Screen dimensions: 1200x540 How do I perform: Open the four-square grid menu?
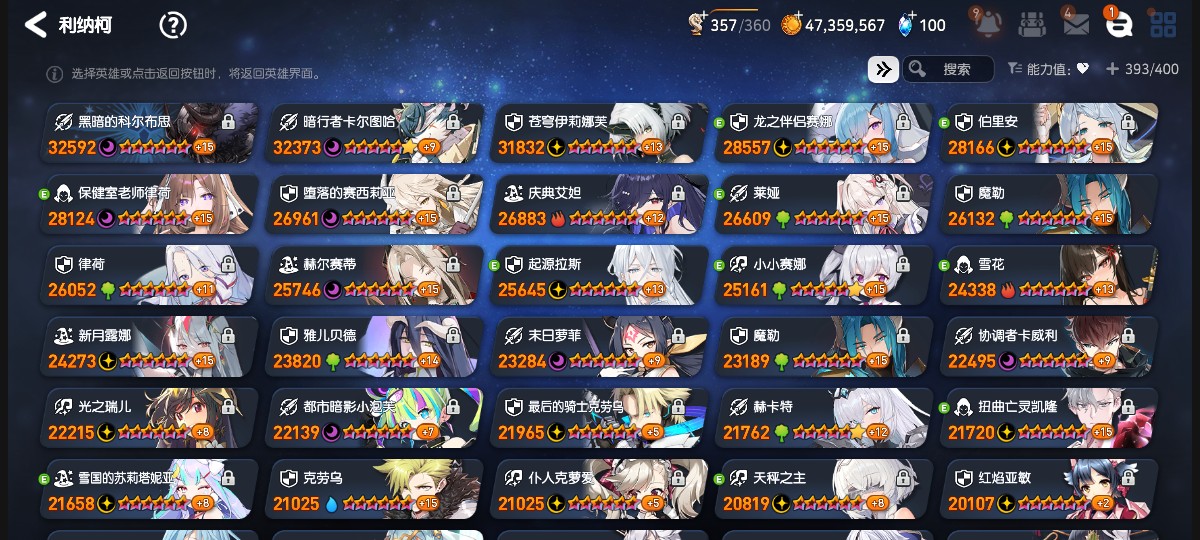click(x=1163, y=24)
